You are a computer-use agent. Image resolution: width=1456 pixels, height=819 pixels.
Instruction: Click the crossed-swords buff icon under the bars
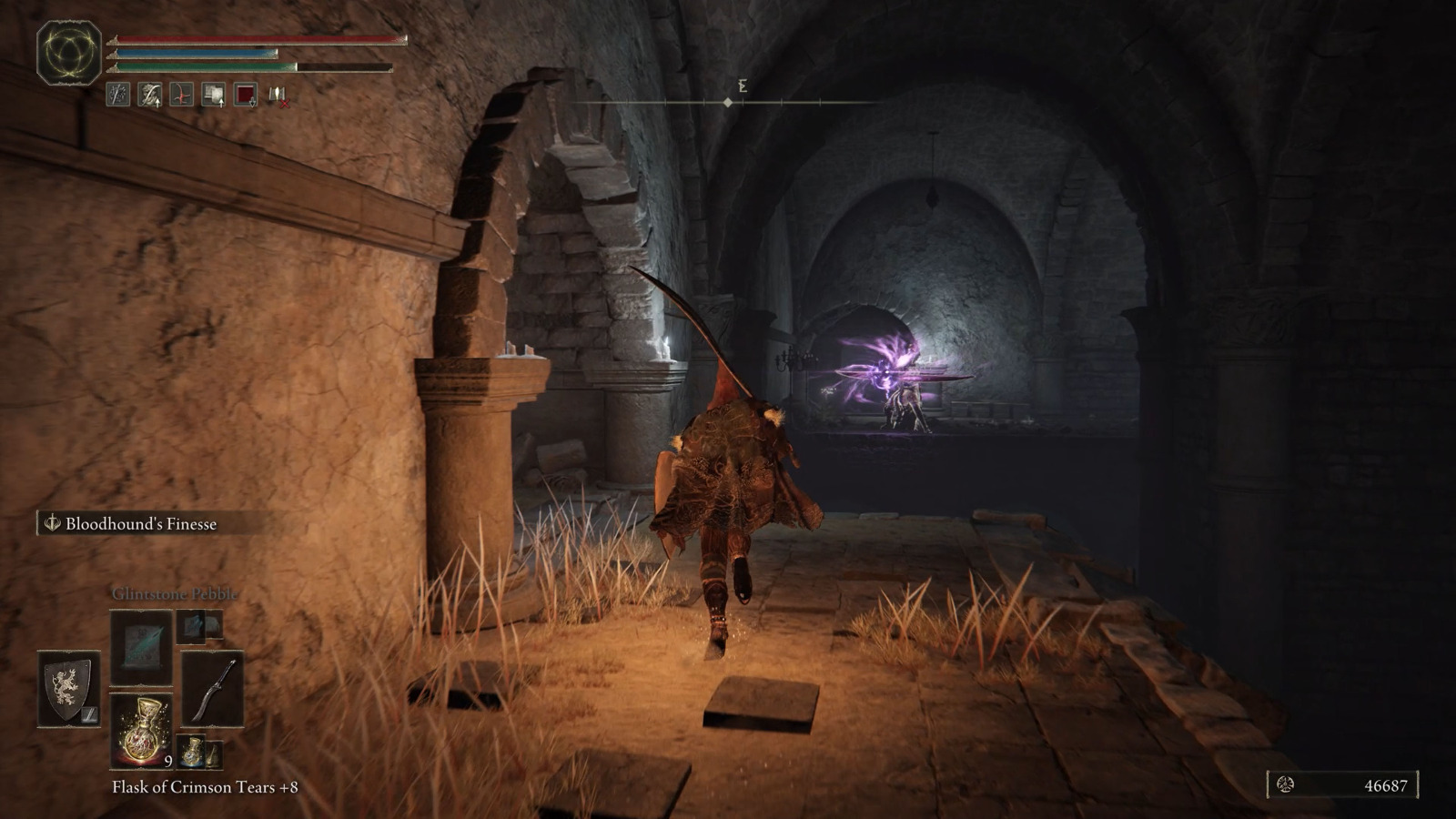click(117, 94)
